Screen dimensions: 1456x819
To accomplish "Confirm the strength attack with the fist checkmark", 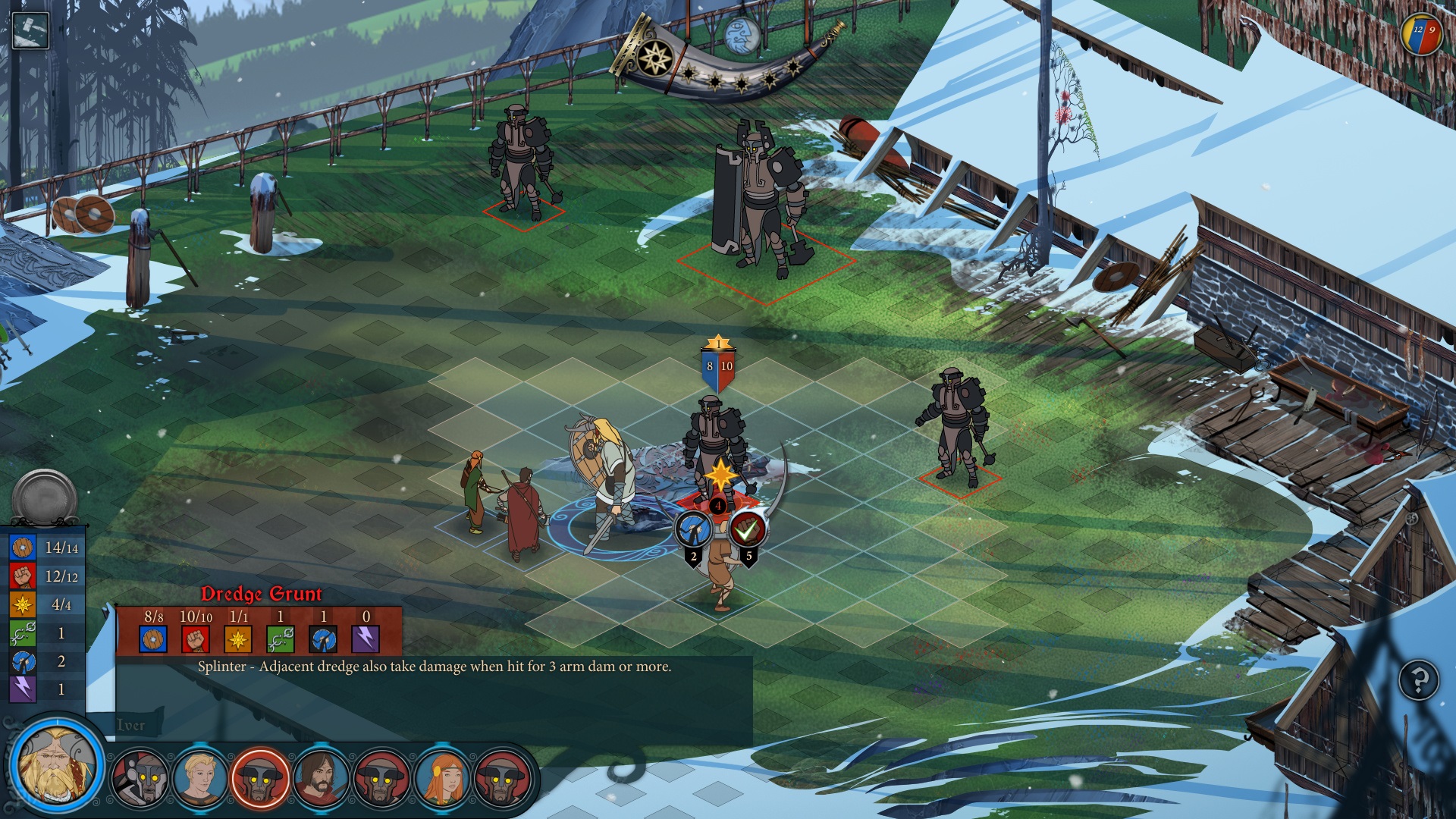I will tap(748, 529).
